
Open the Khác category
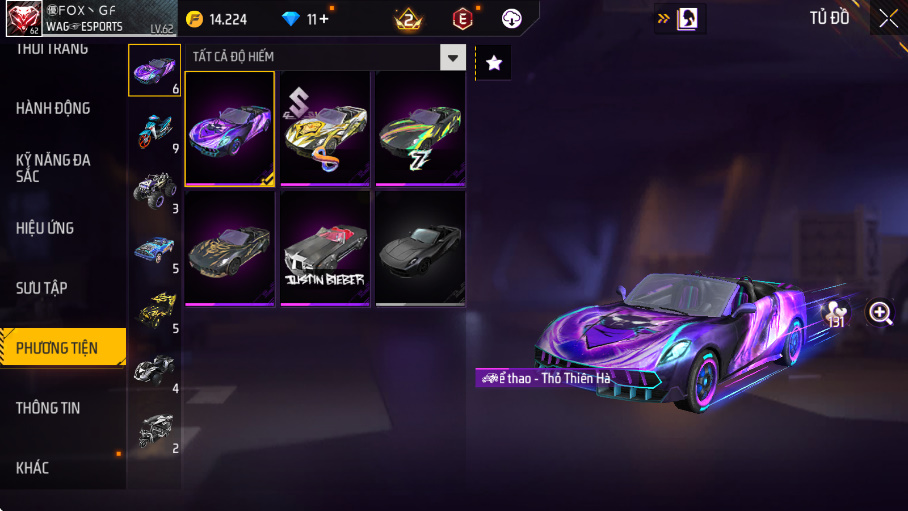(x=33, y=468)
